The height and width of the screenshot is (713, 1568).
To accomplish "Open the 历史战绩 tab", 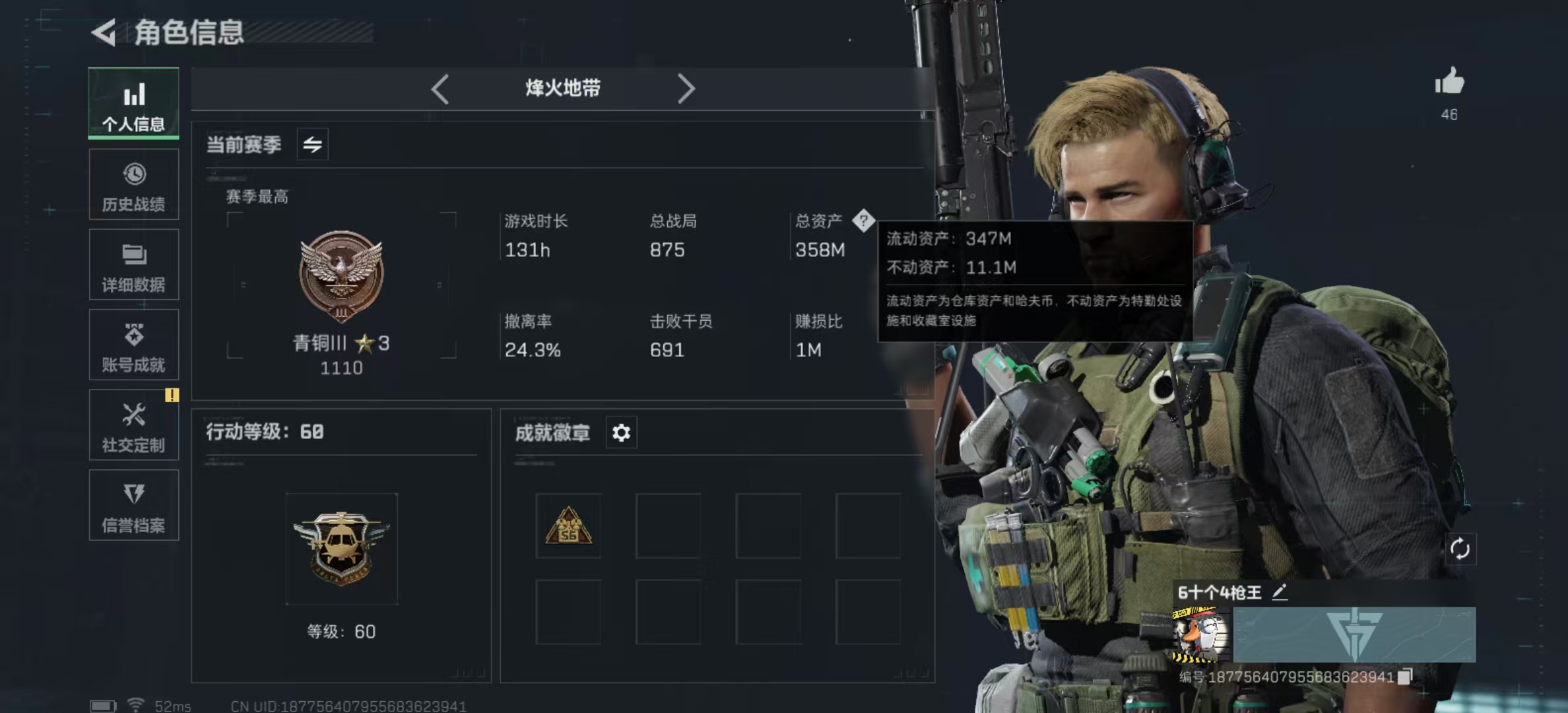I will [x=134, y=185].
